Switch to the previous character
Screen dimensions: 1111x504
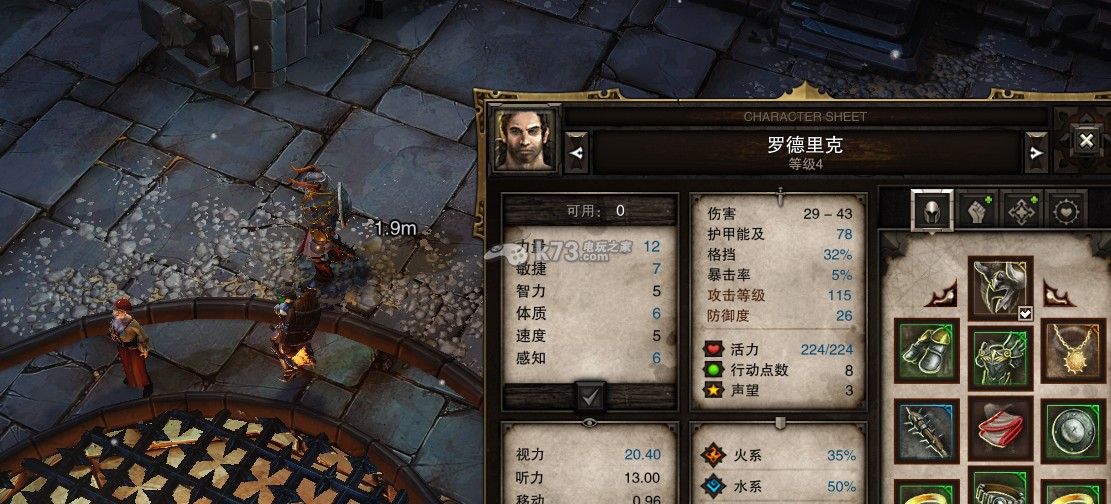pyautogui.click(x=576, y=153)
